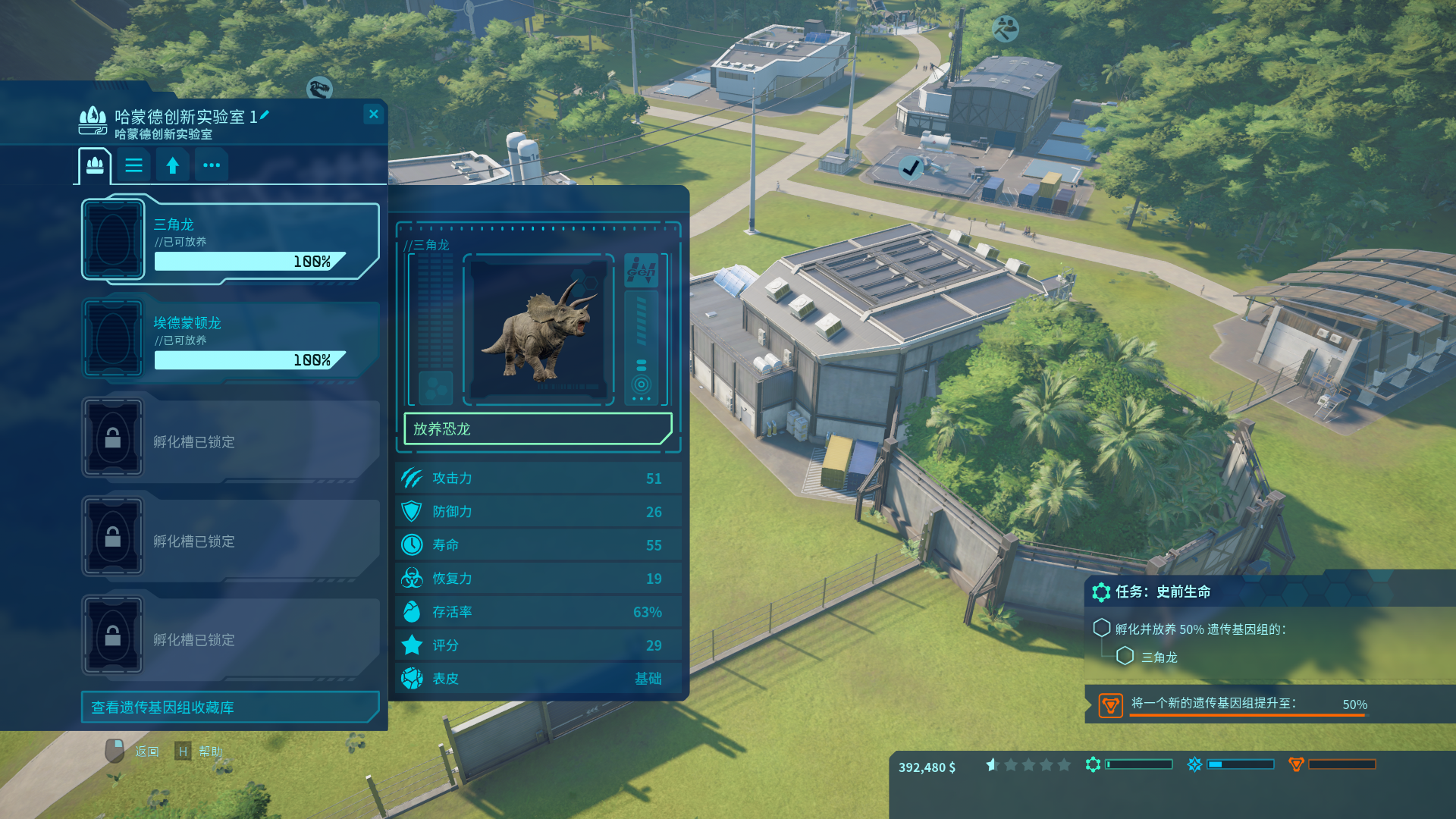Select the 三角龙 incubation slot
This screenshot has width=1456, height=819.
pyautogui.click(x=230, y=240)
